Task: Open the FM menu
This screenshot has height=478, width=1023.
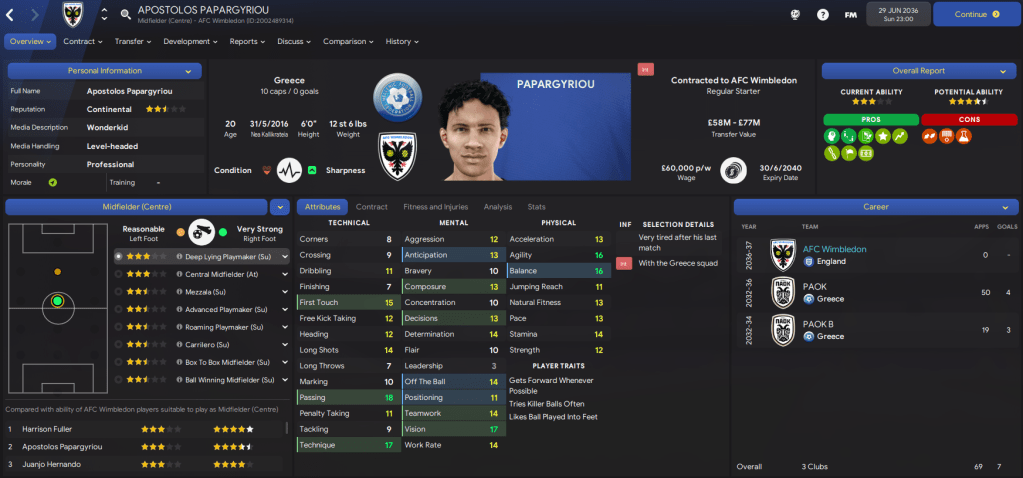Action: (851, 15)
